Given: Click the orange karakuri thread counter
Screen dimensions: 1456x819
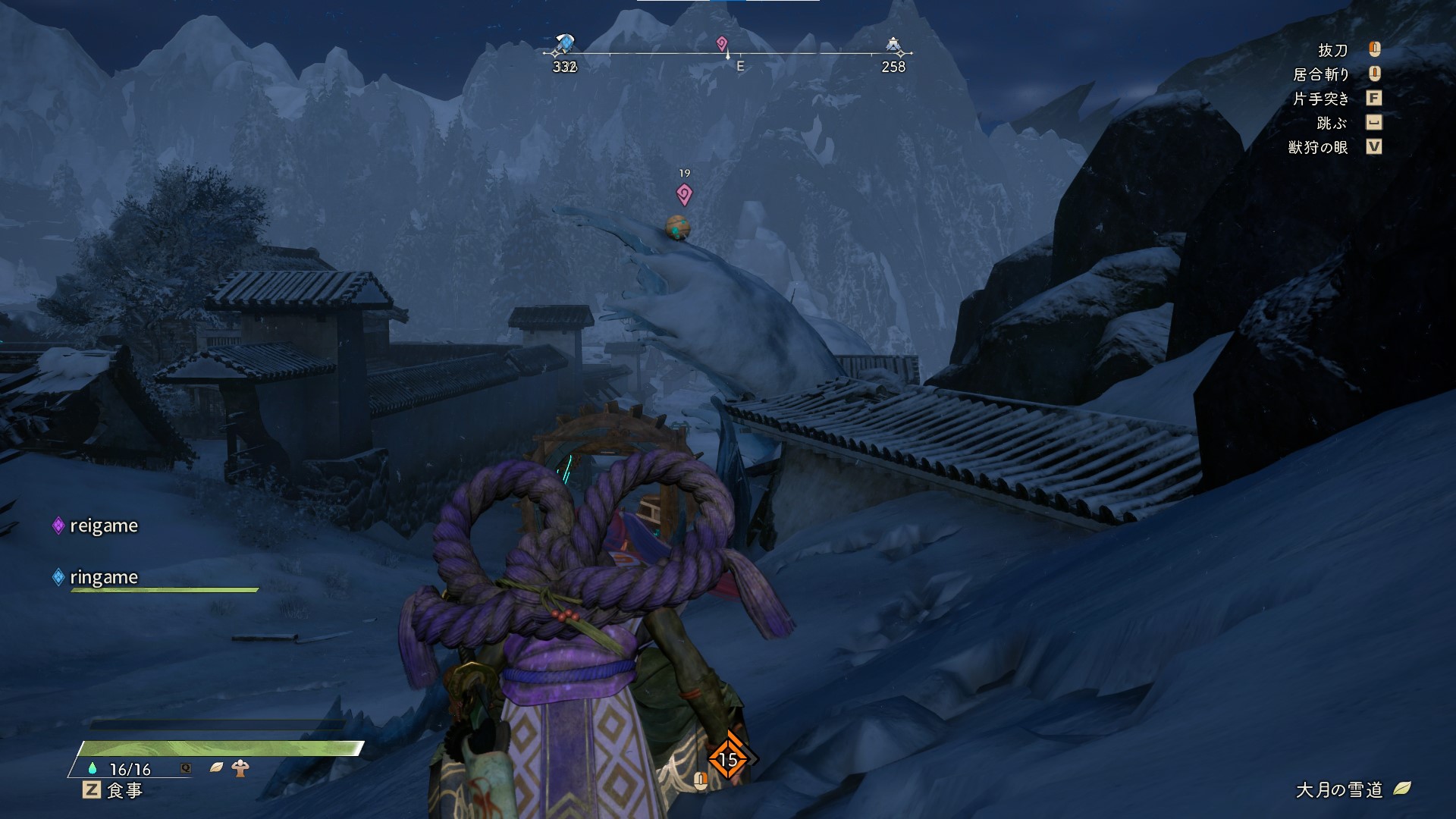Looking at the screenshot, I should (x=728, y=758).
